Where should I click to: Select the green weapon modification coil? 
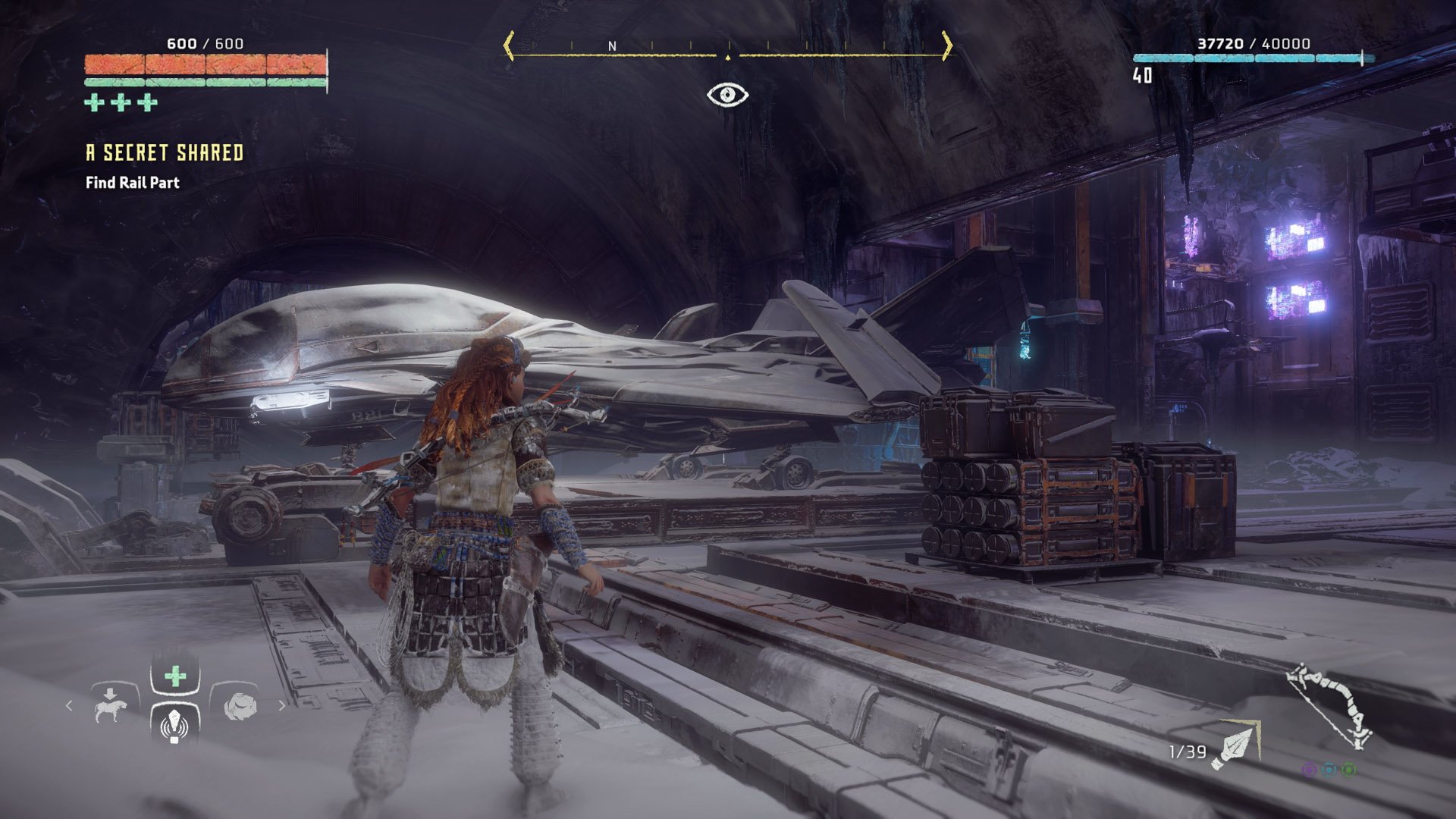(1349, 770)
